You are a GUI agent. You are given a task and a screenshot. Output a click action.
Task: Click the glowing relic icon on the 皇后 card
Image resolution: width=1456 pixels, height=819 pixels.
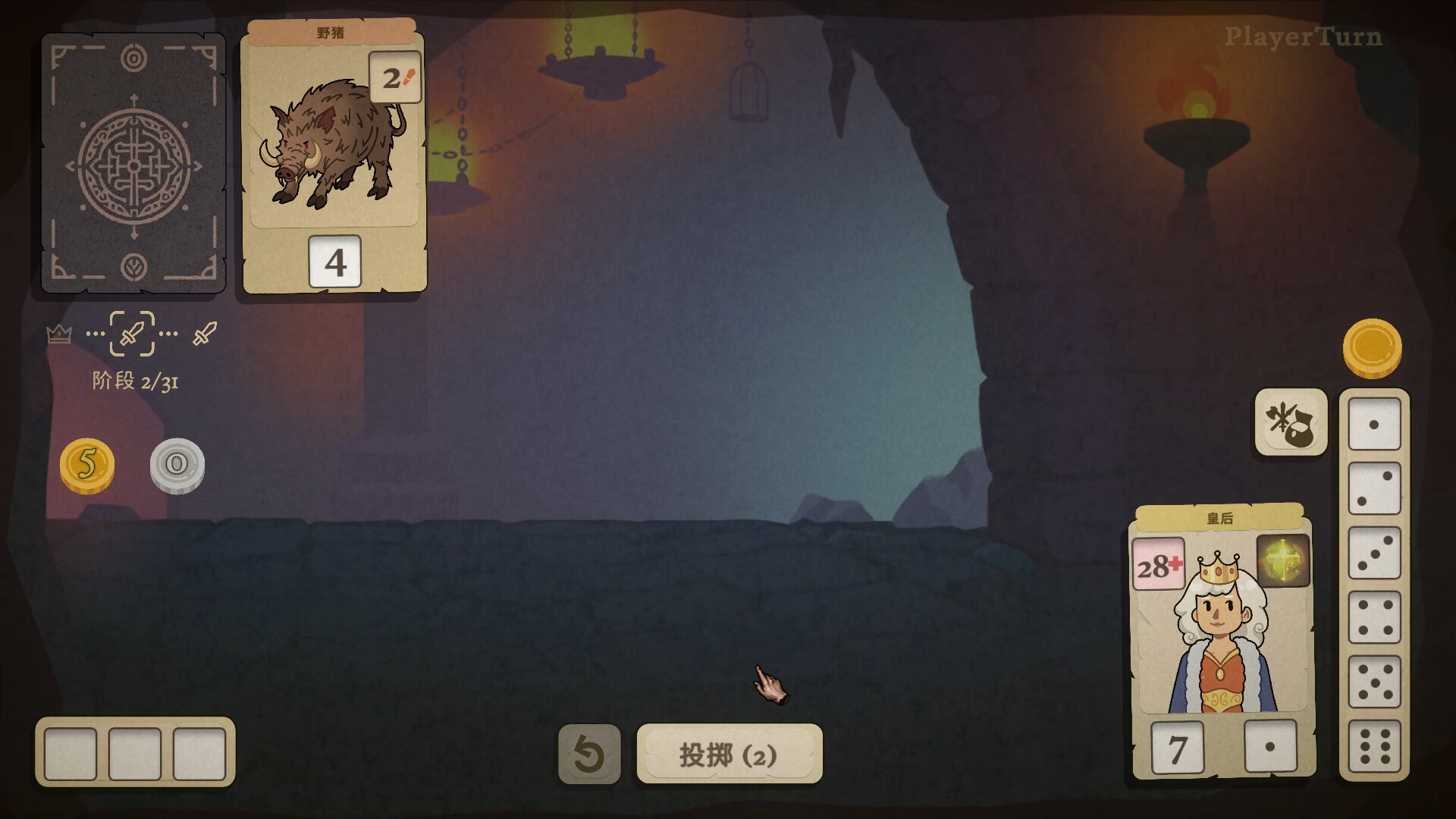click(x=1283, y=562)
